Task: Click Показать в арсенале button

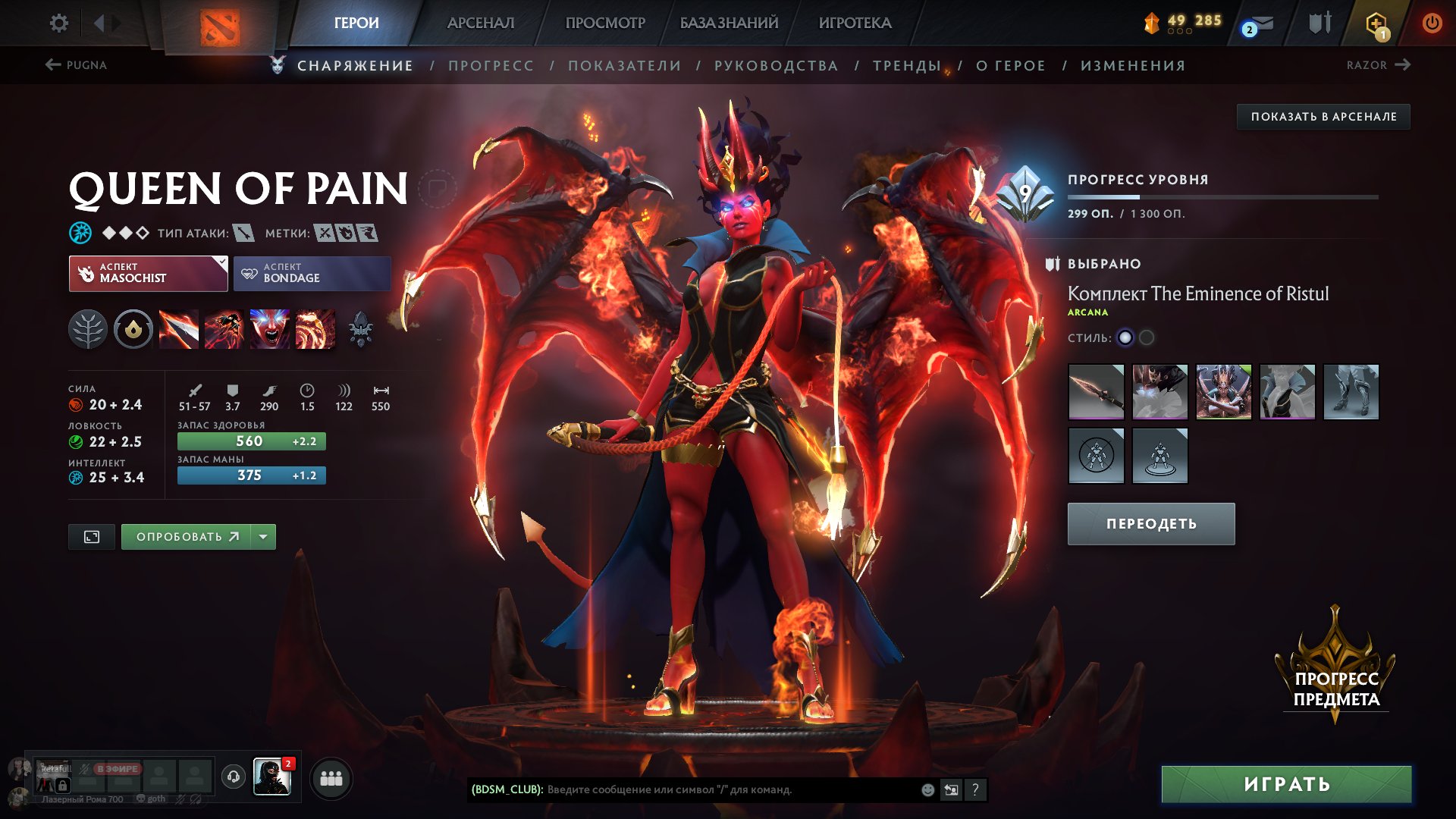Action: pos(1323,117)
